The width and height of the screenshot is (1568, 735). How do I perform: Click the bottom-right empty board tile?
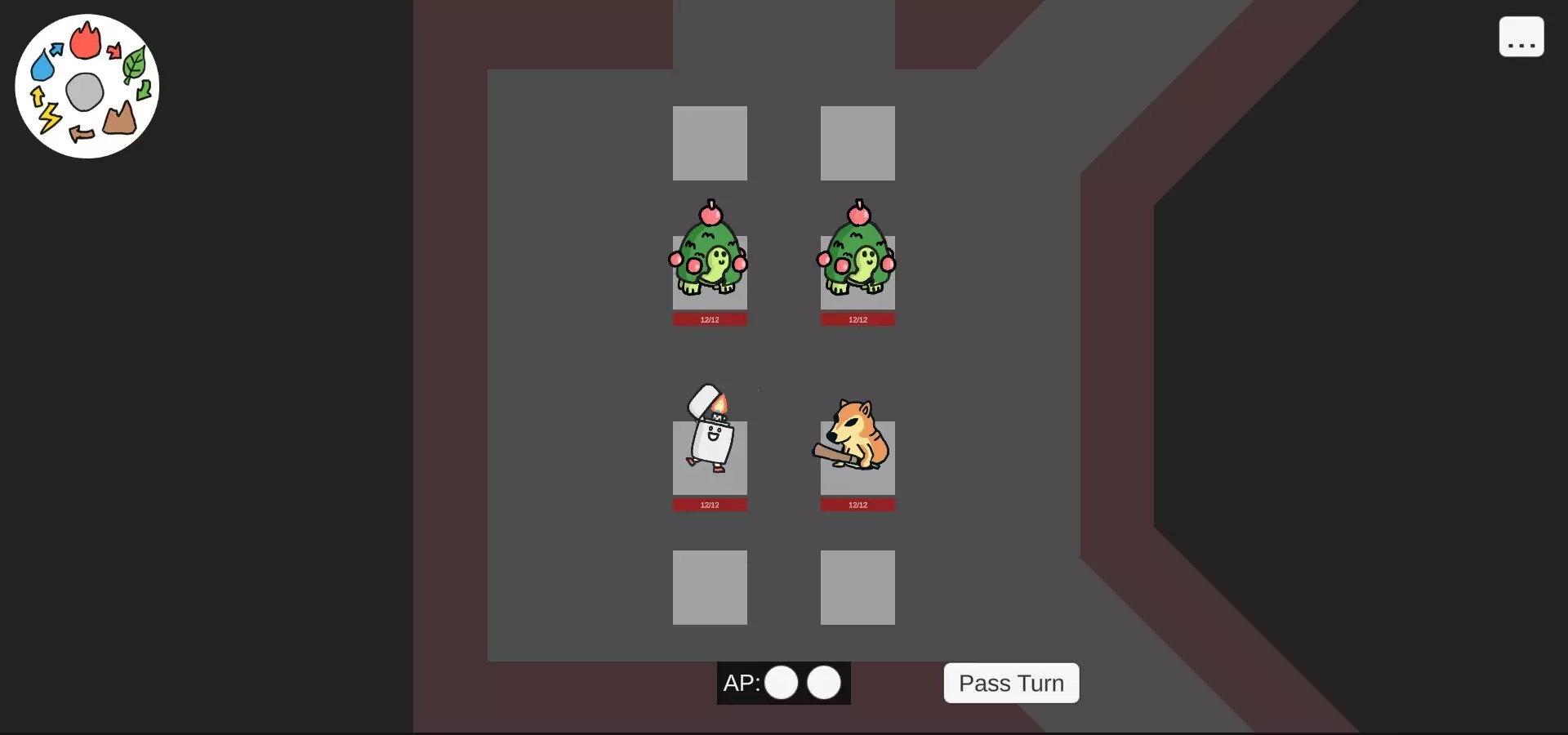[857, 587]
